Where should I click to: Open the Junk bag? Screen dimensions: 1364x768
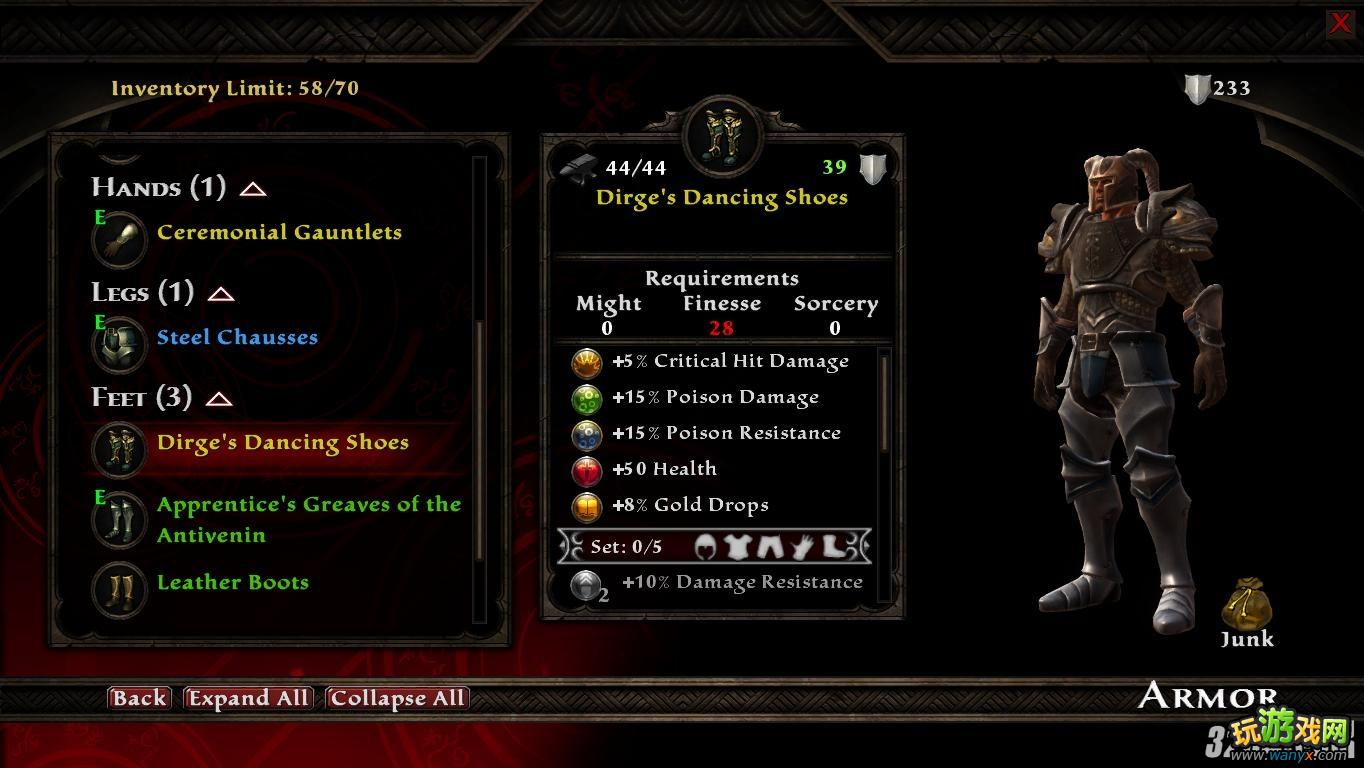coord(1246,606)
